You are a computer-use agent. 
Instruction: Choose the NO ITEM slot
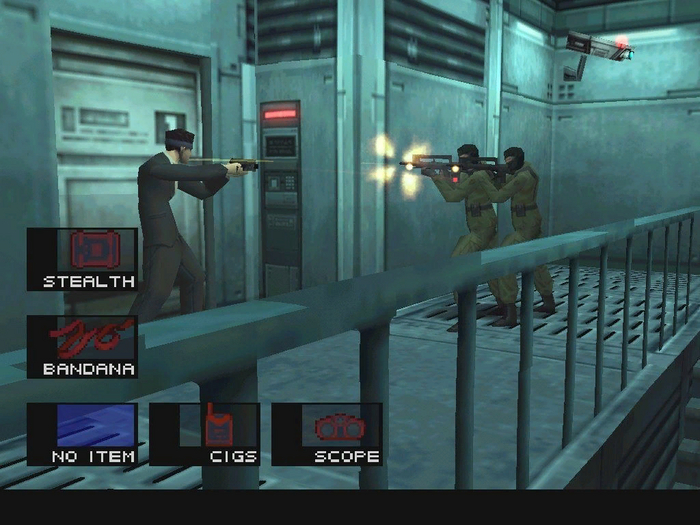(82, 433)
